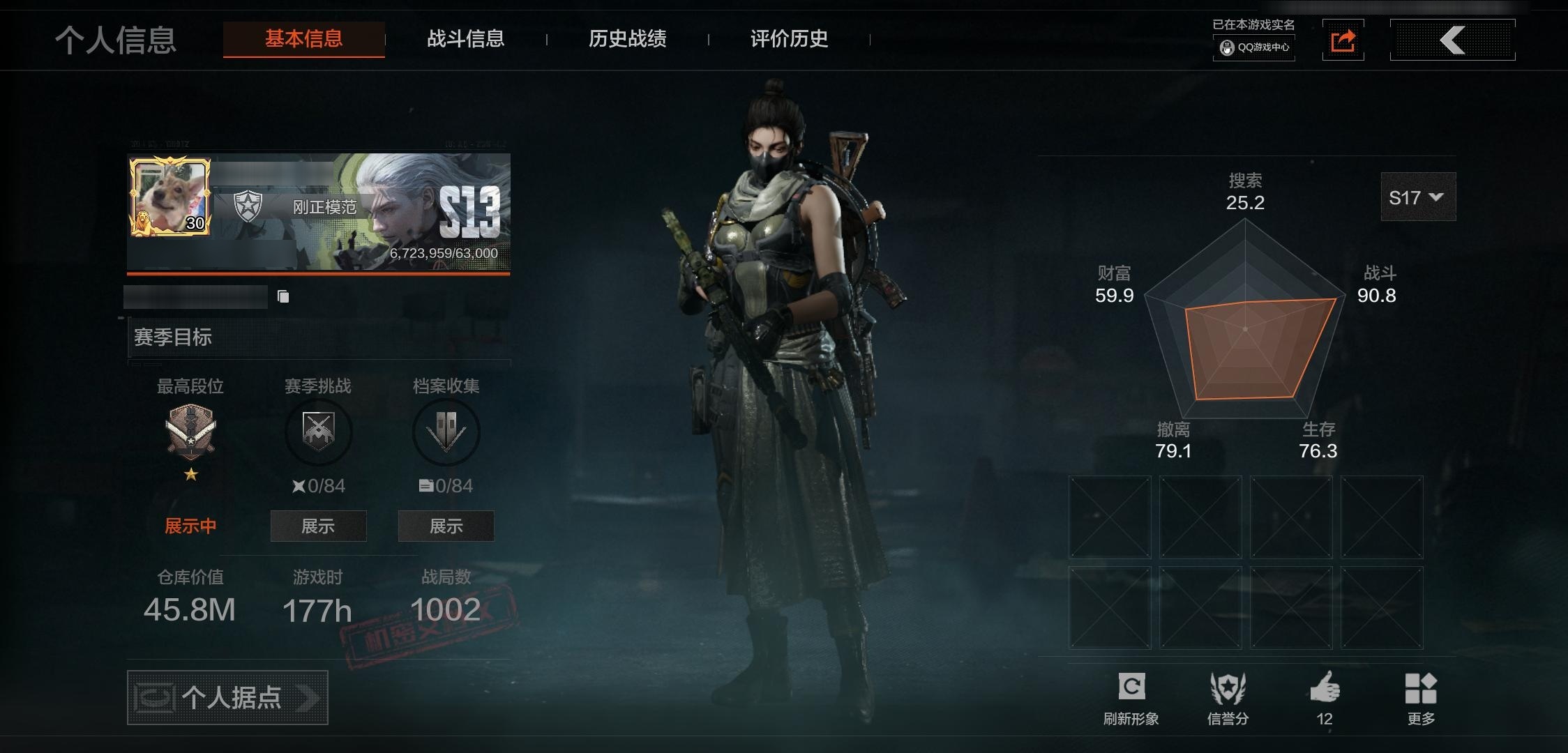Toggle 展示 for archive collection
The image size is (1568, 753).
coord(445,526)
